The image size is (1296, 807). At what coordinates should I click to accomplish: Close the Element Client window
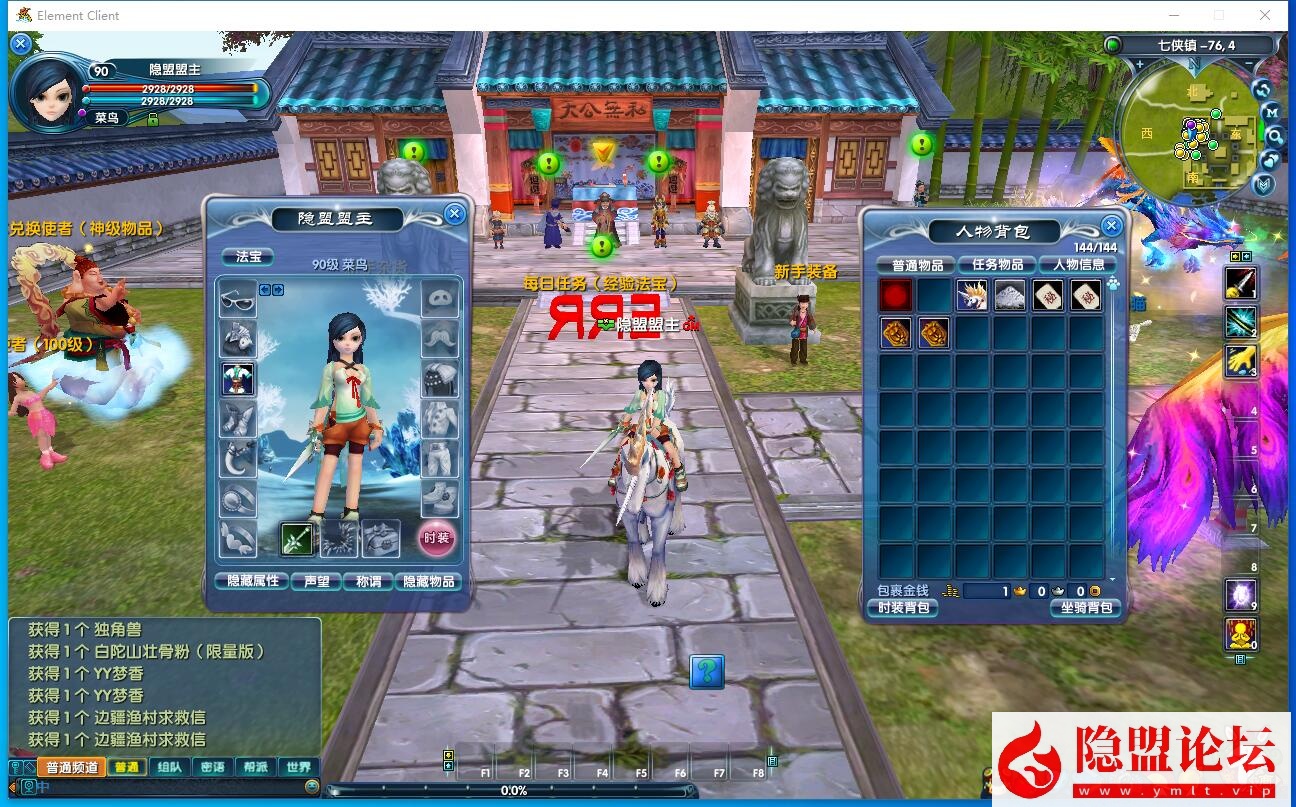pyautogui.click(x=1265, y=15)
